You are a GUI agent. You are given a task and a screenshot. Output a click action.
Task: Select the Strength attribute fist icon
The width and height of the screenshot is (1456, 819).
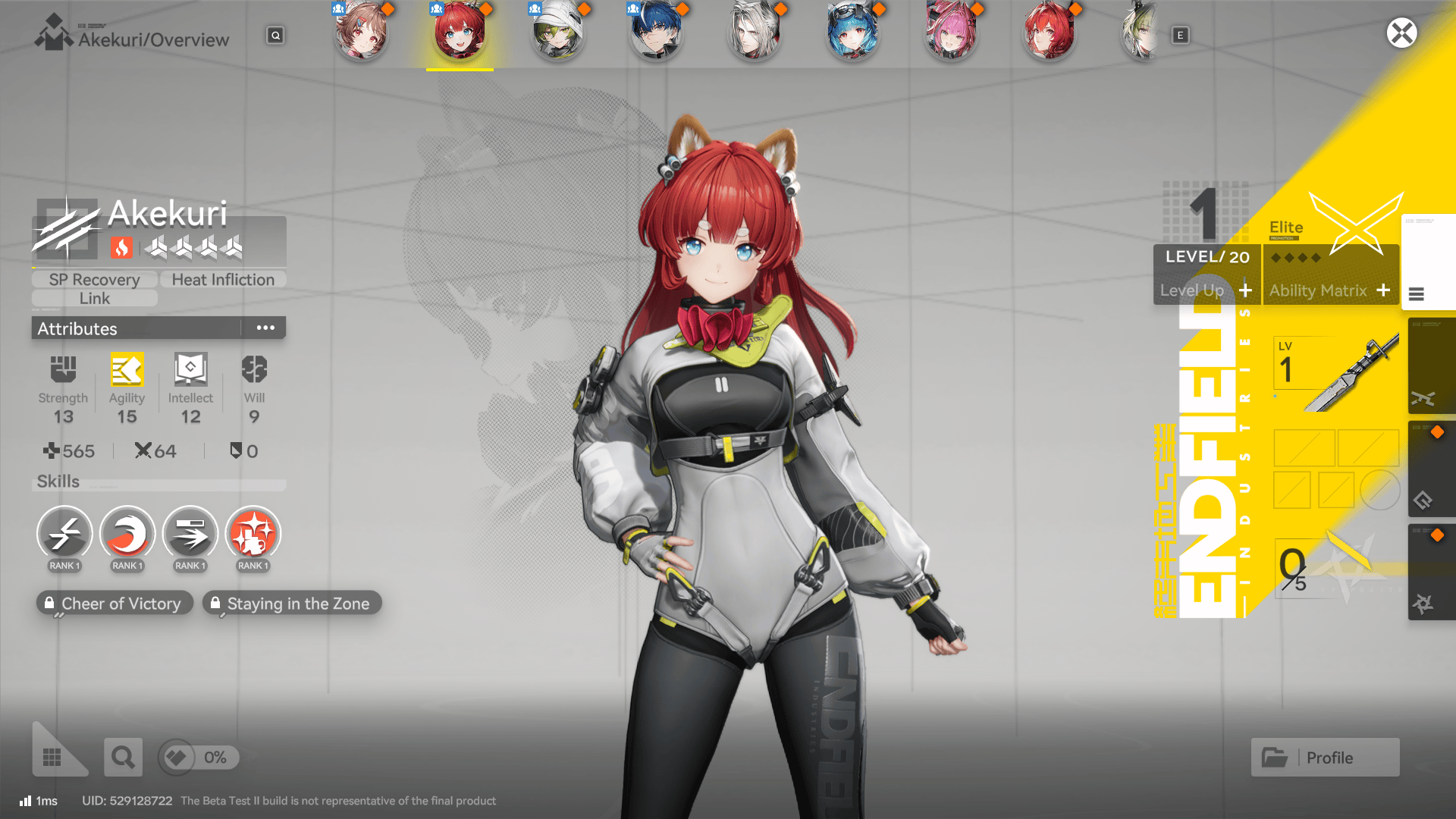click(63, 371)
